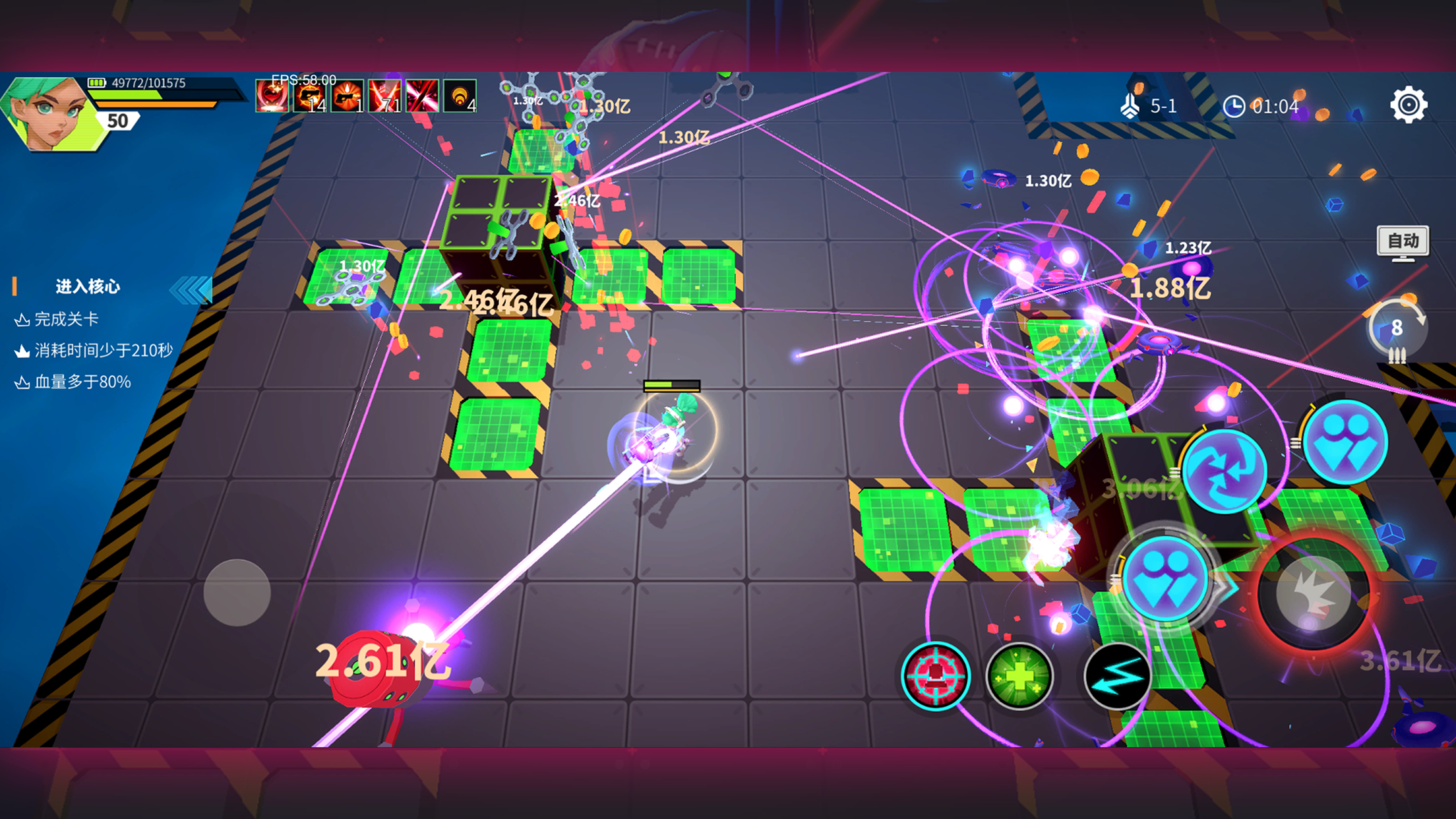
Task: Collapse the 进入核心 objectives panel arrows
Action: 191,289
